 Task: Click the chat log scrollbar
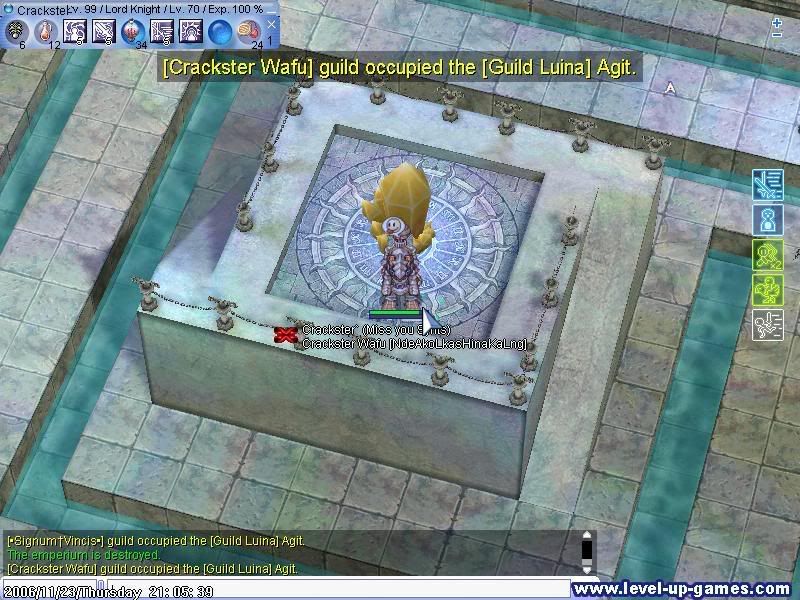coord(587,551)
